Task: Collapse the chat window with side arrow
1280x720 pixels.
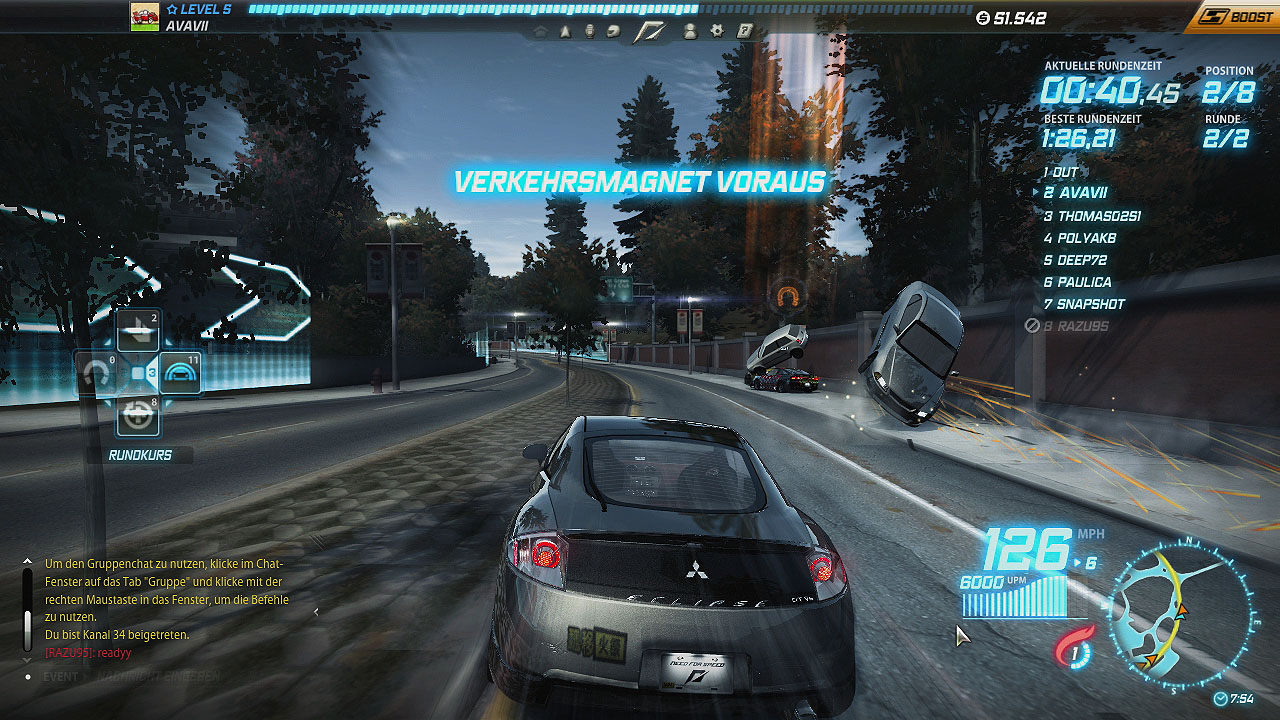Action: coord(317,611)
